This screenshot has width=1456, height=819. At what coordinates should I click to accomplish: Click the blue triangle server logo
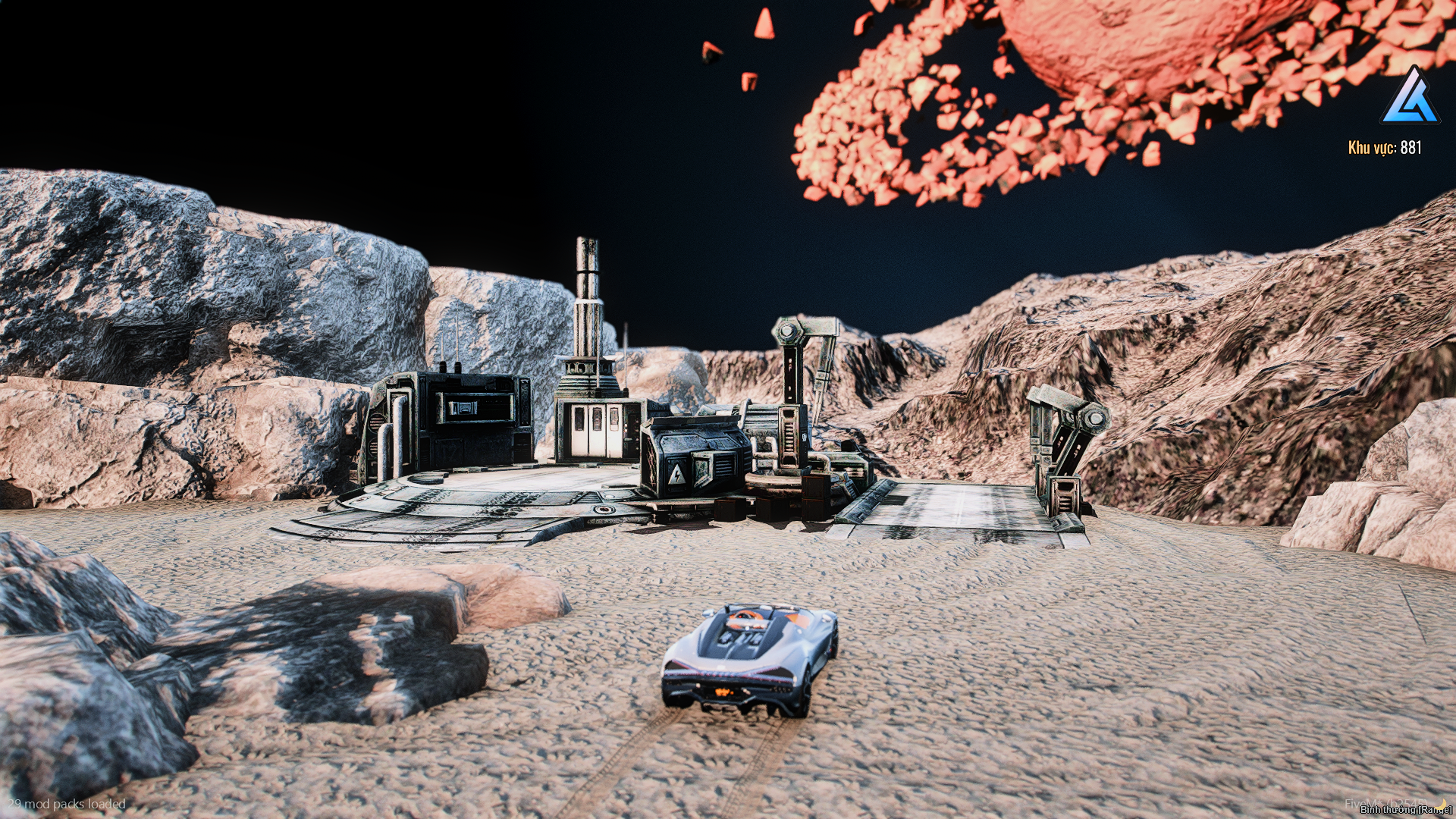pyautogui.click(x=1410, y=98)
